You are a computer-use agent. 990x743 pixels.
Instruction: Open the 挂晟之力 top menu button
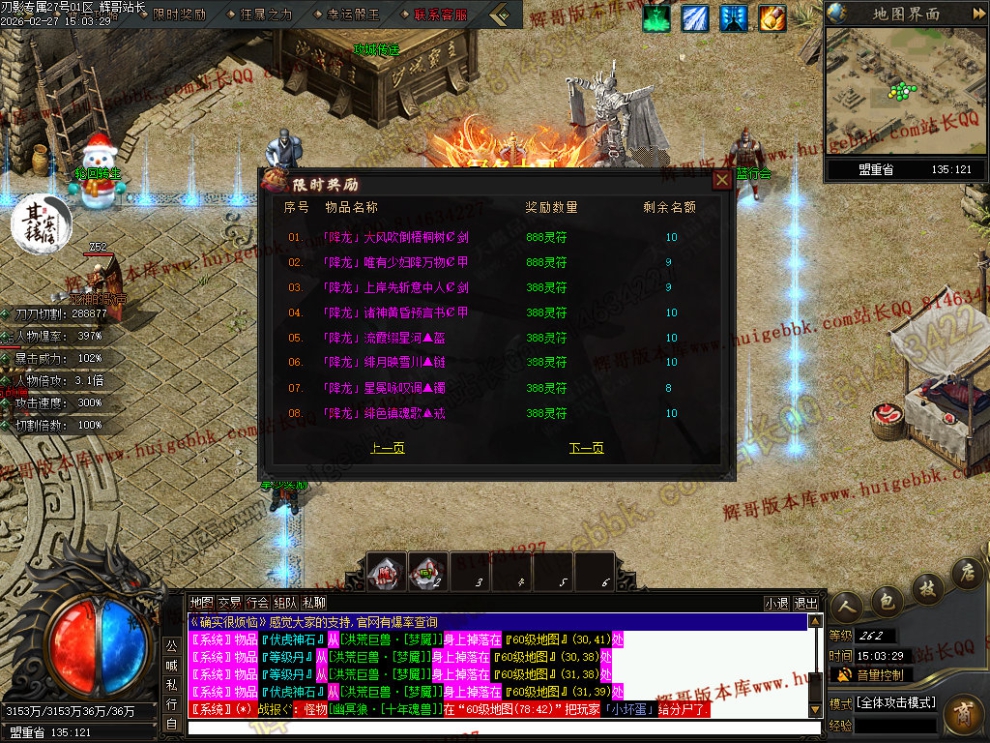266,15
